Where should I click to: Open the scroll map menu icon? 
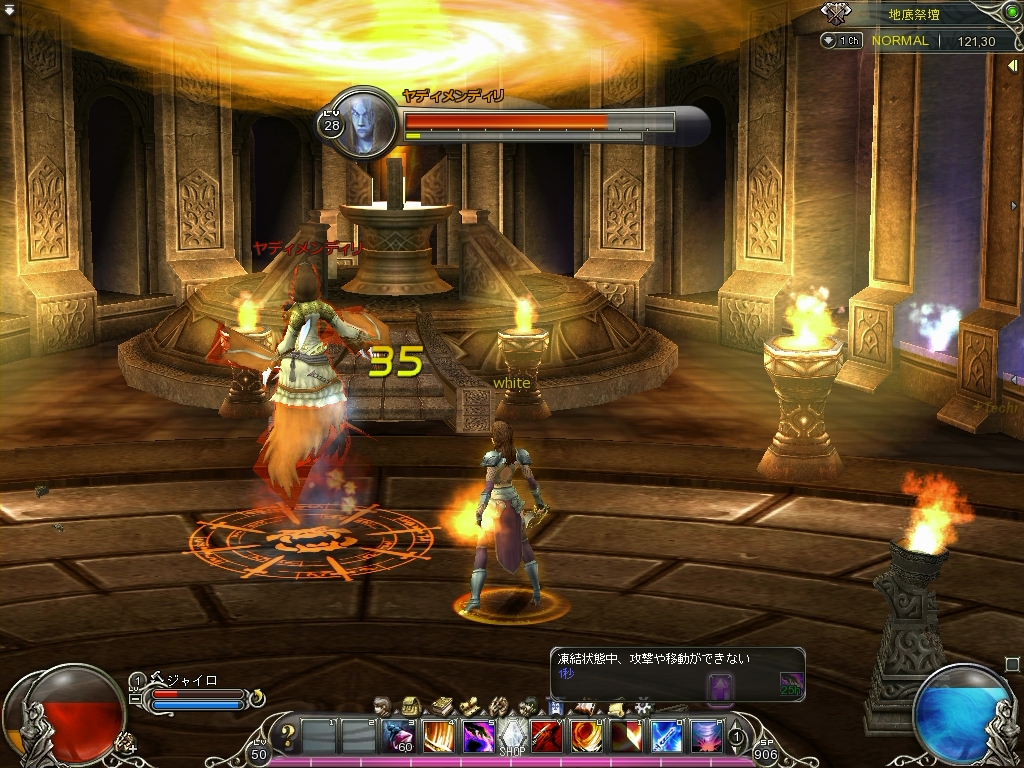(x=469, y=706)
